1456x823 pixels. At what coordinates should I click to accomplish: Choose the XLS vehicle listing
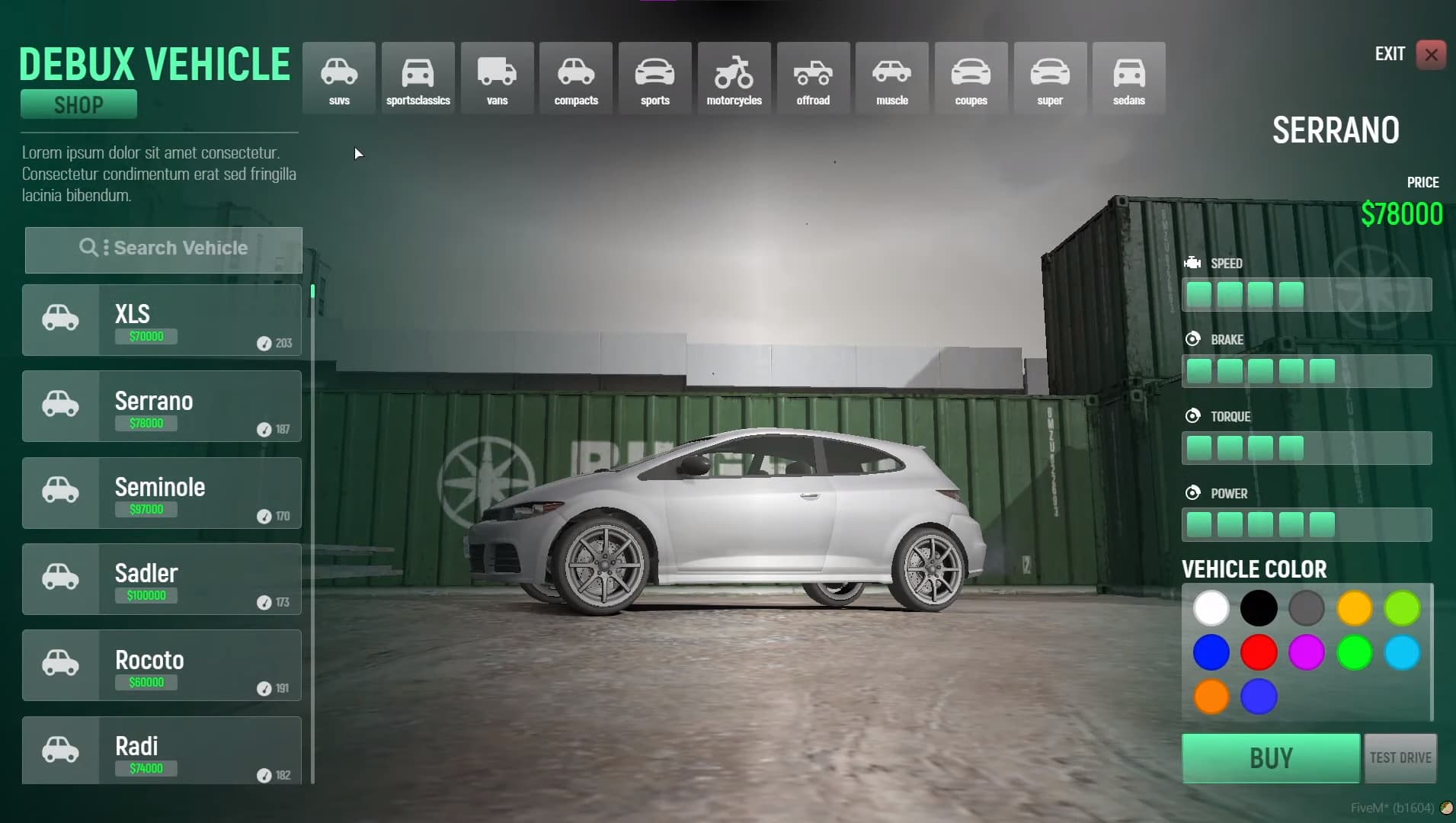click(162, 320)
